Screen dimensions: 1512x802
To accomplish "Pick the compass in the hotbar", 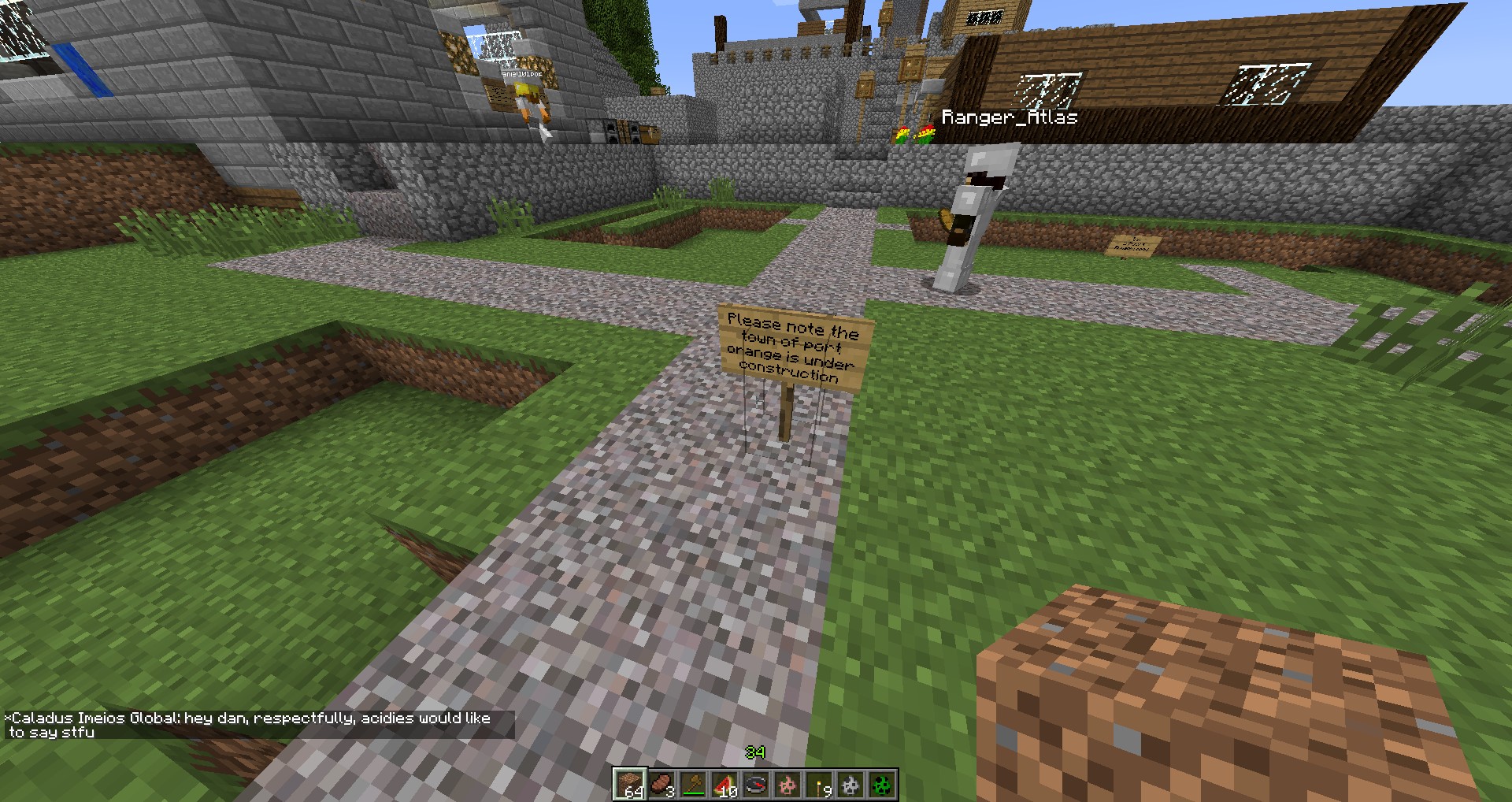I will (x=756, y=785).
